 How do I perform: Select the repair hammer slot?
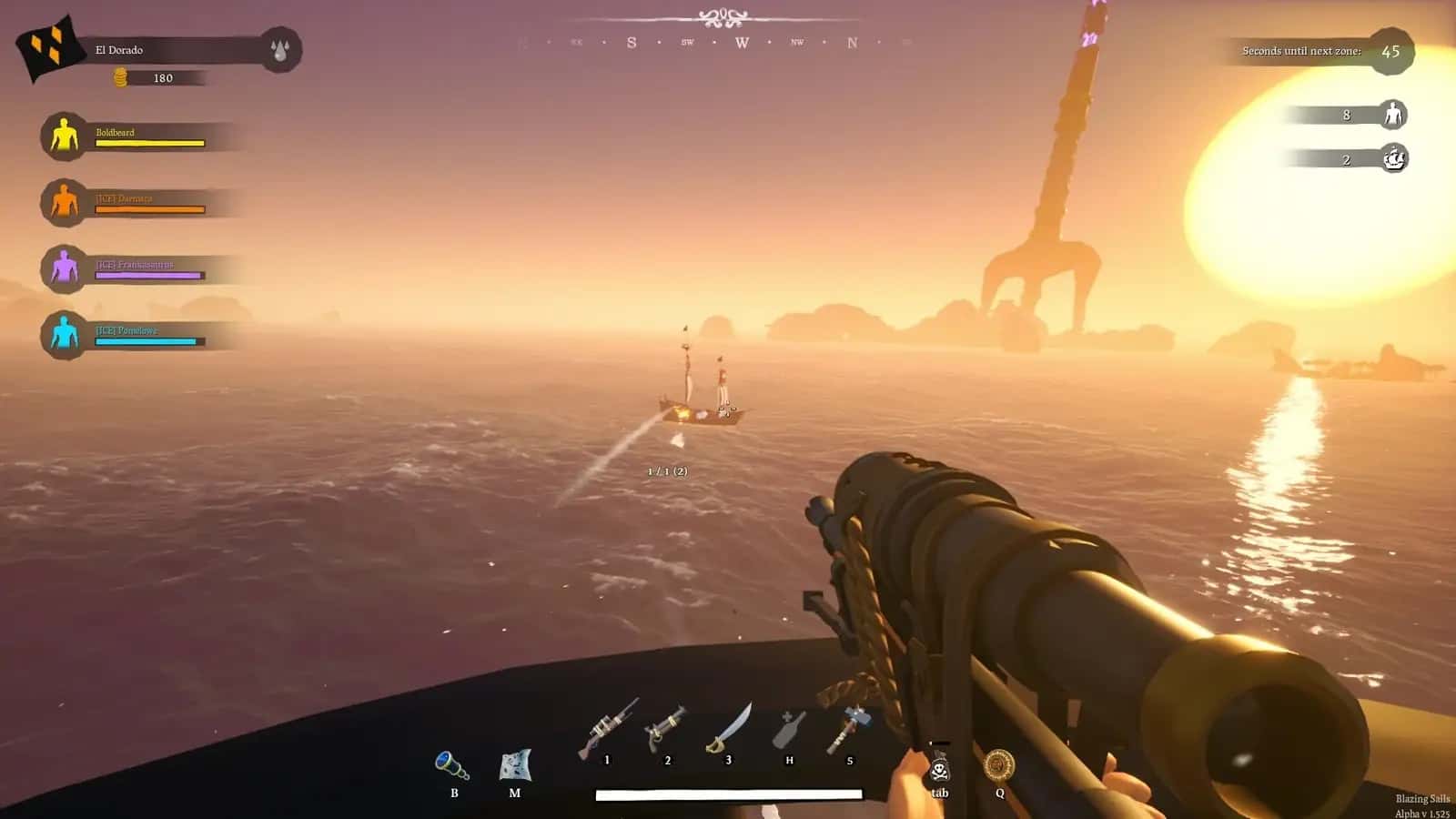click(848, 730)
